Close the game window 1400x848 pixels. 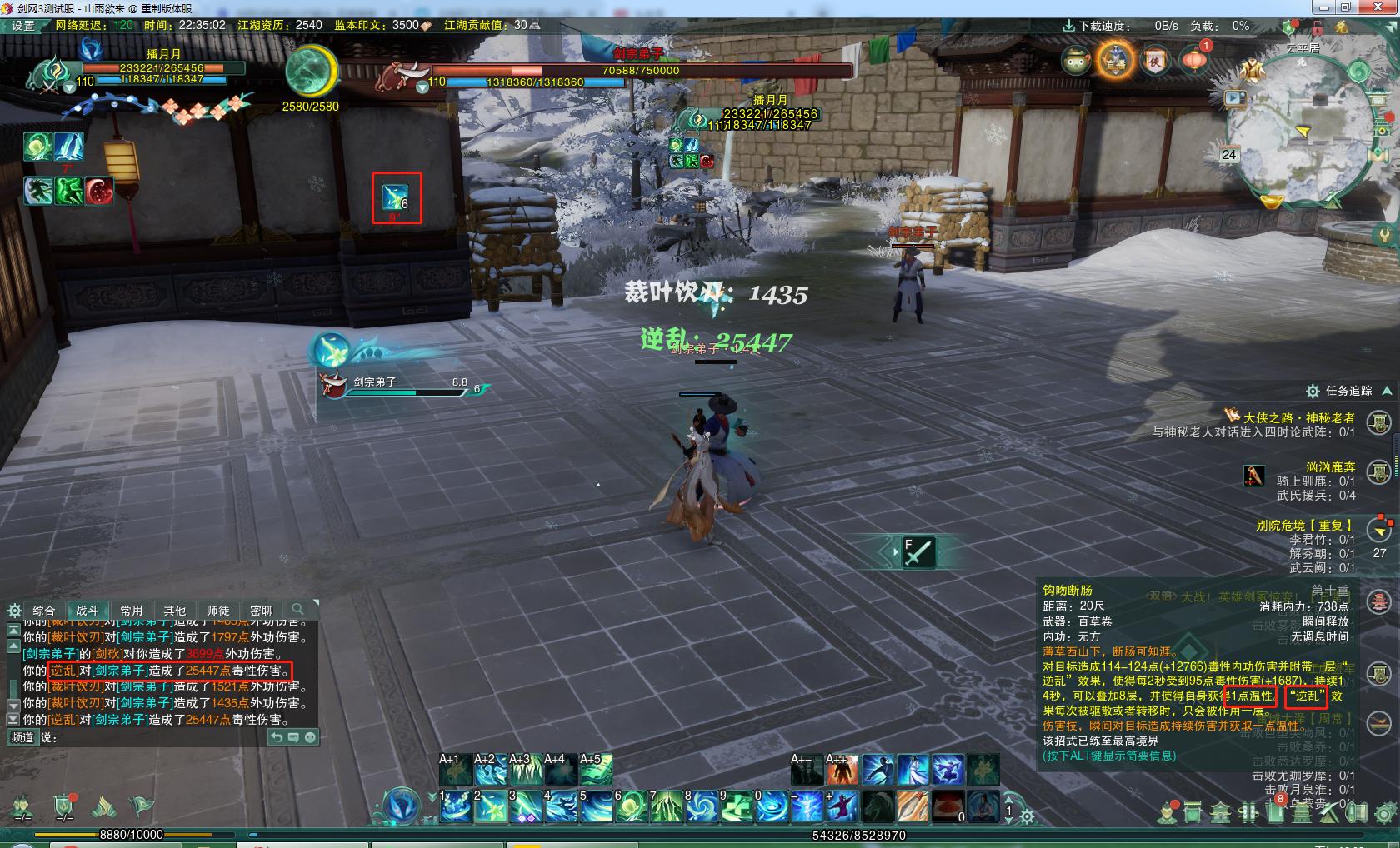pyautogui.click(x=1376, y=7)
